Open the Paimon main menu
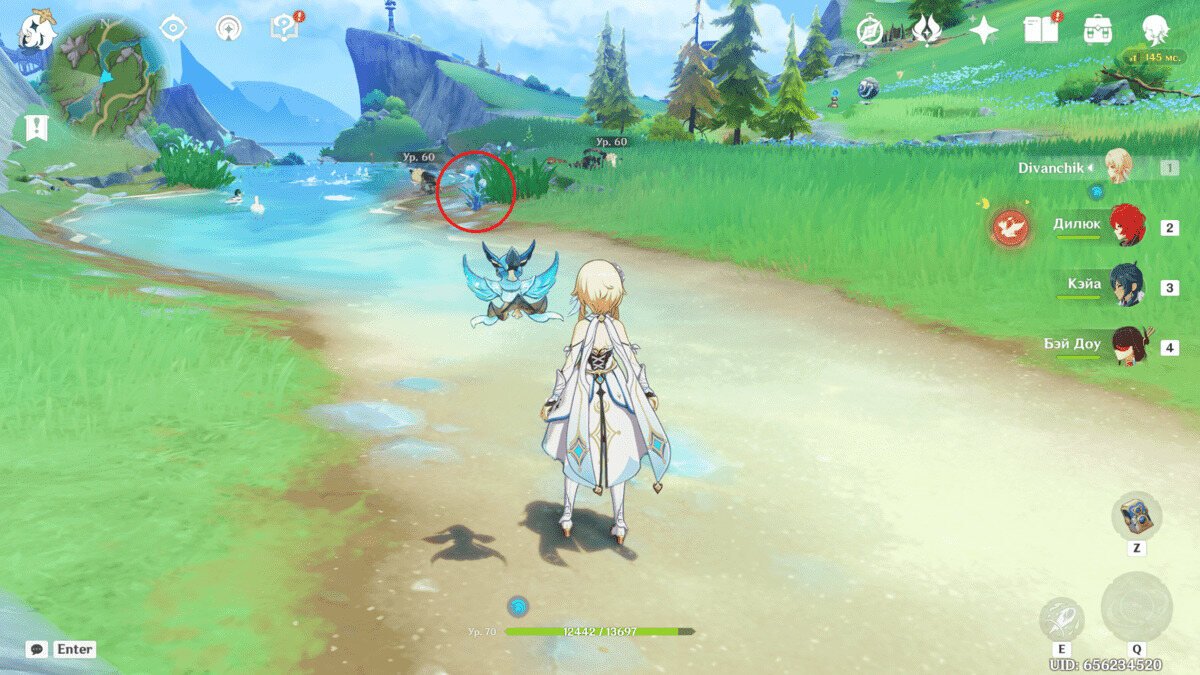The height and width of the screenshot is (675, 1200). pyautogui.click(x=38, y=29)
